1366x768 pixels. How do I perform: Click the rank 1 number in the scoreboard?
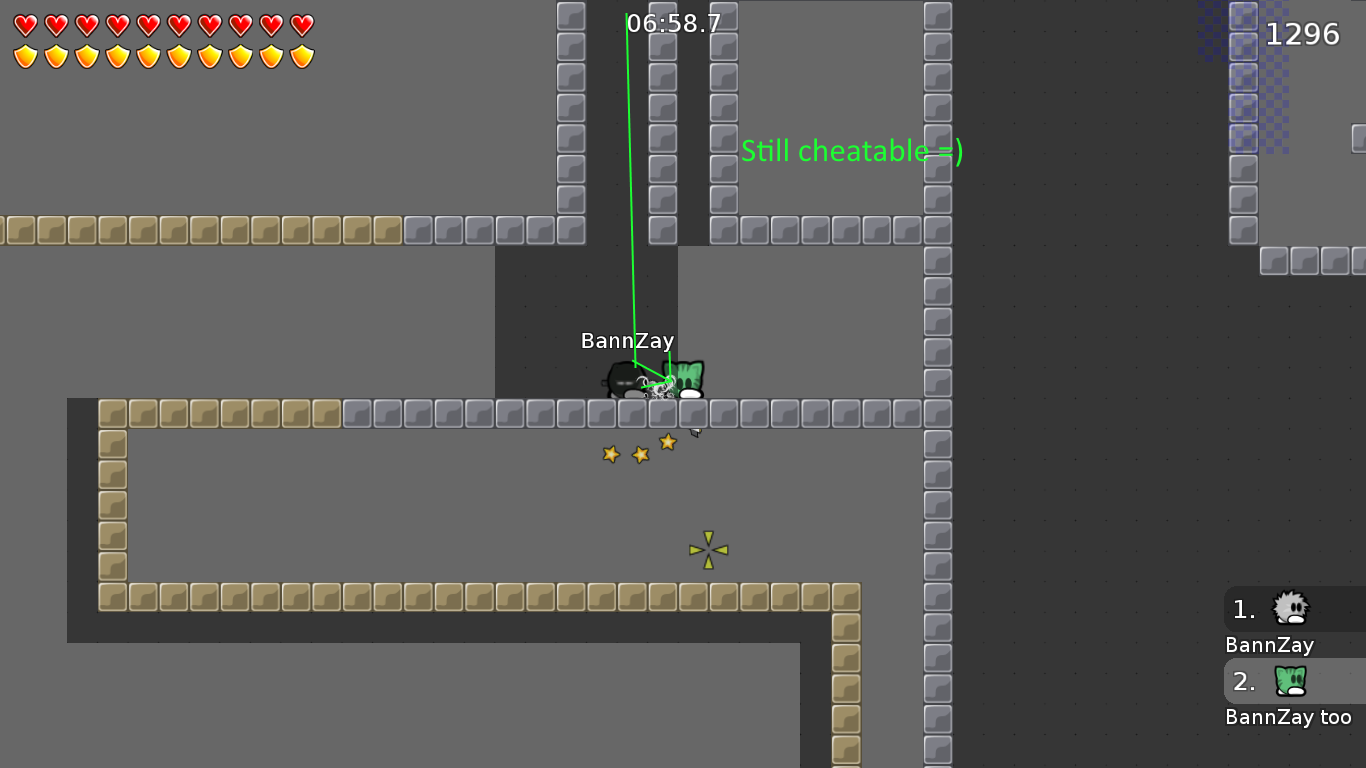1242,610
